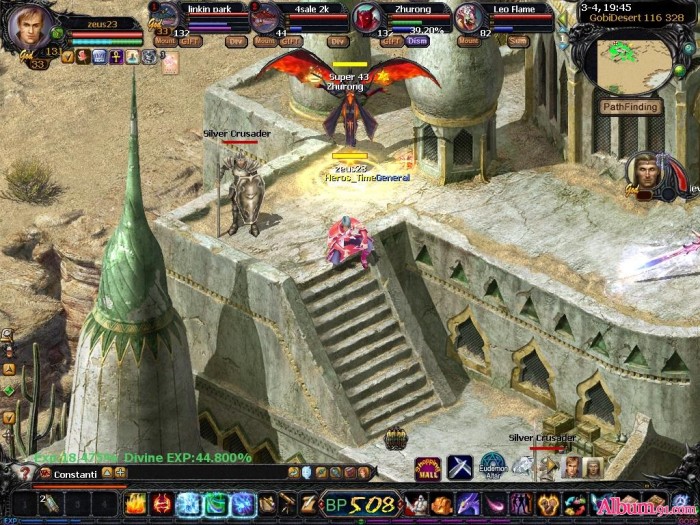Click the Mount button under Leo Flame
This screenshot has height=525, width=700.
coord(468,42)
